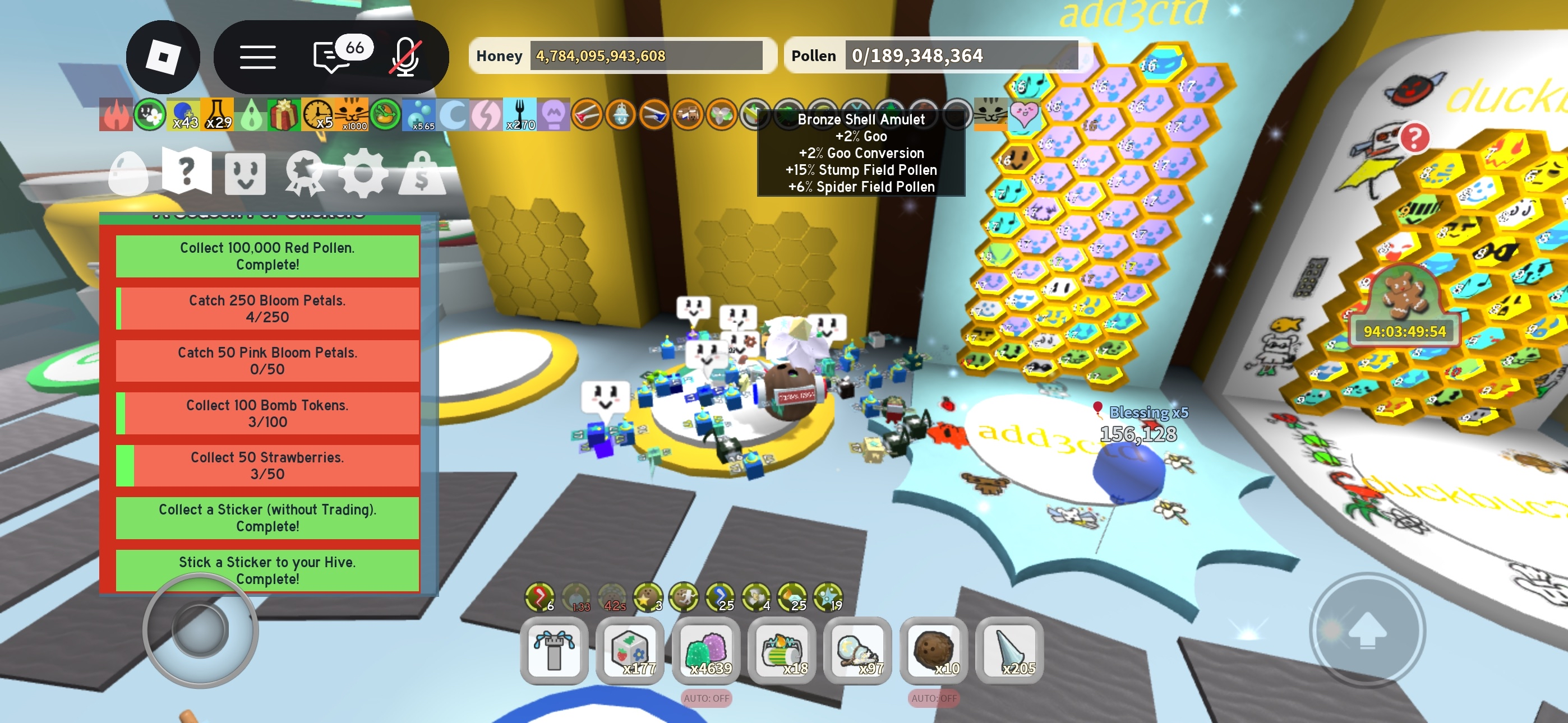The height and width of the screenshot is (723, 1568).
Task: Use the stinger slot x205
Action: pyautogui.click(x=1010, y=651)
